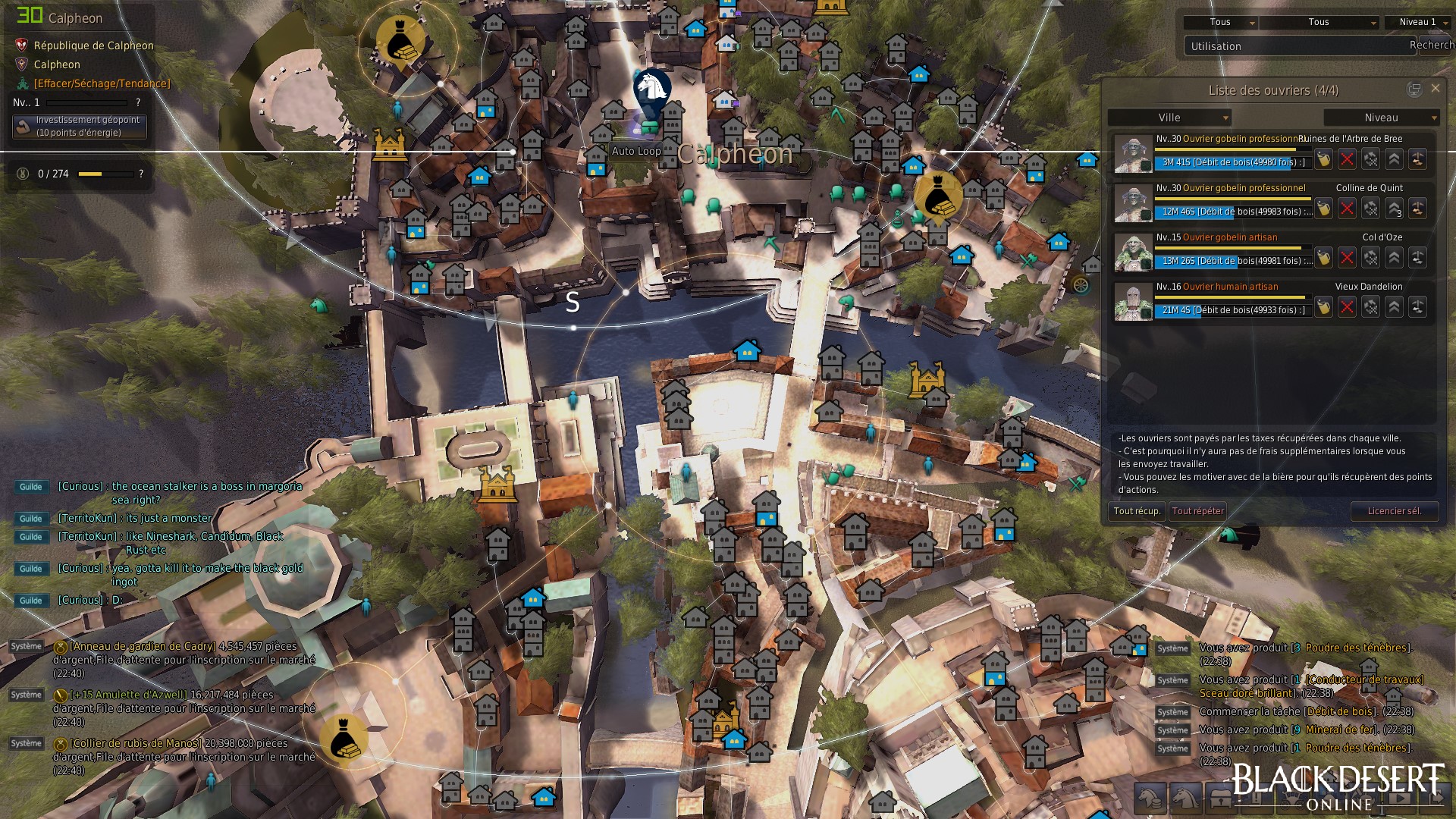Image resolution: width=1456 pixels, height=819 pixels.
Task: Click the monitor icon in worker list header
Action: 1414,89
